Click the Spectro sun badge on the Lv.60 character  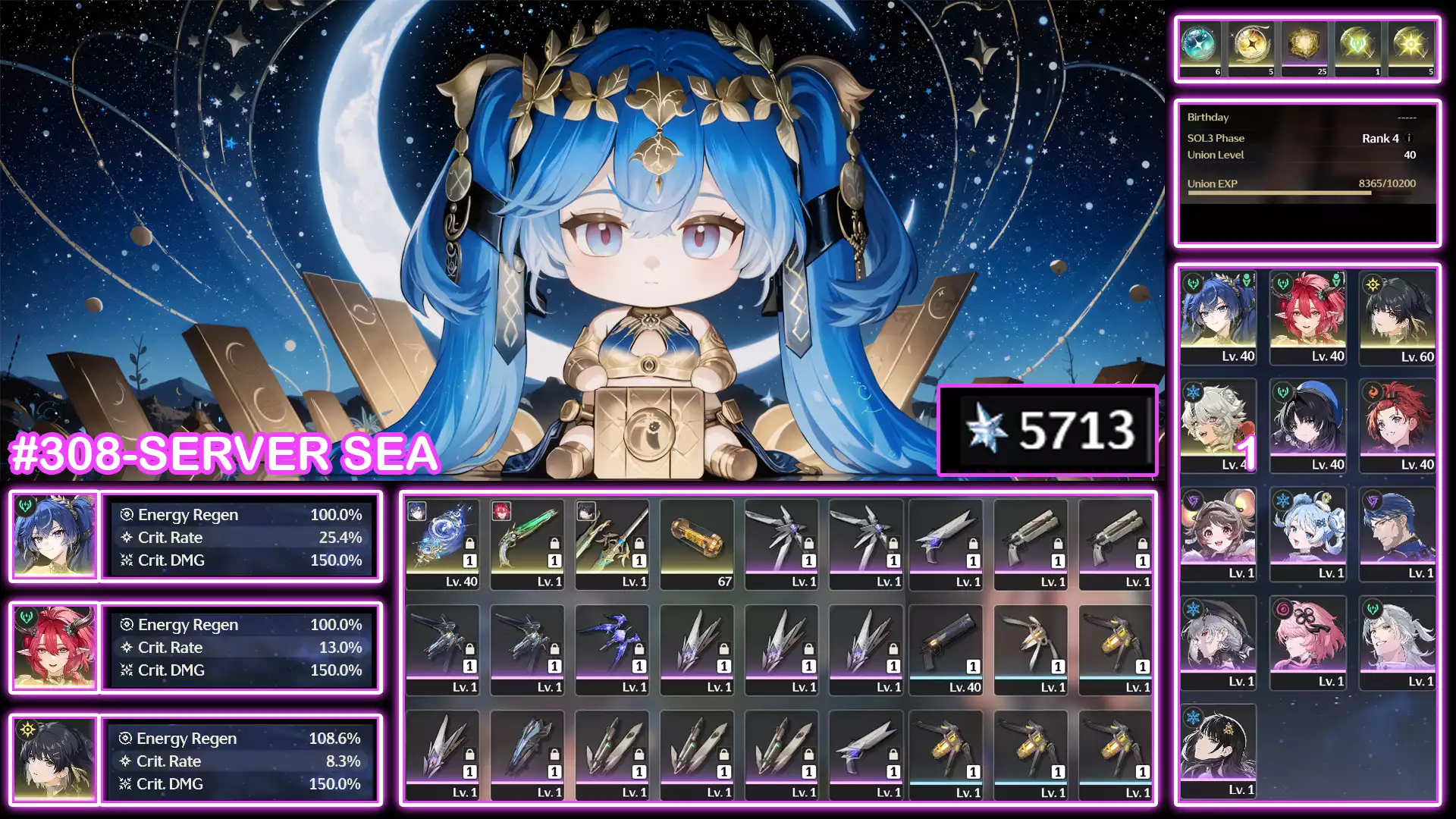1373,285
